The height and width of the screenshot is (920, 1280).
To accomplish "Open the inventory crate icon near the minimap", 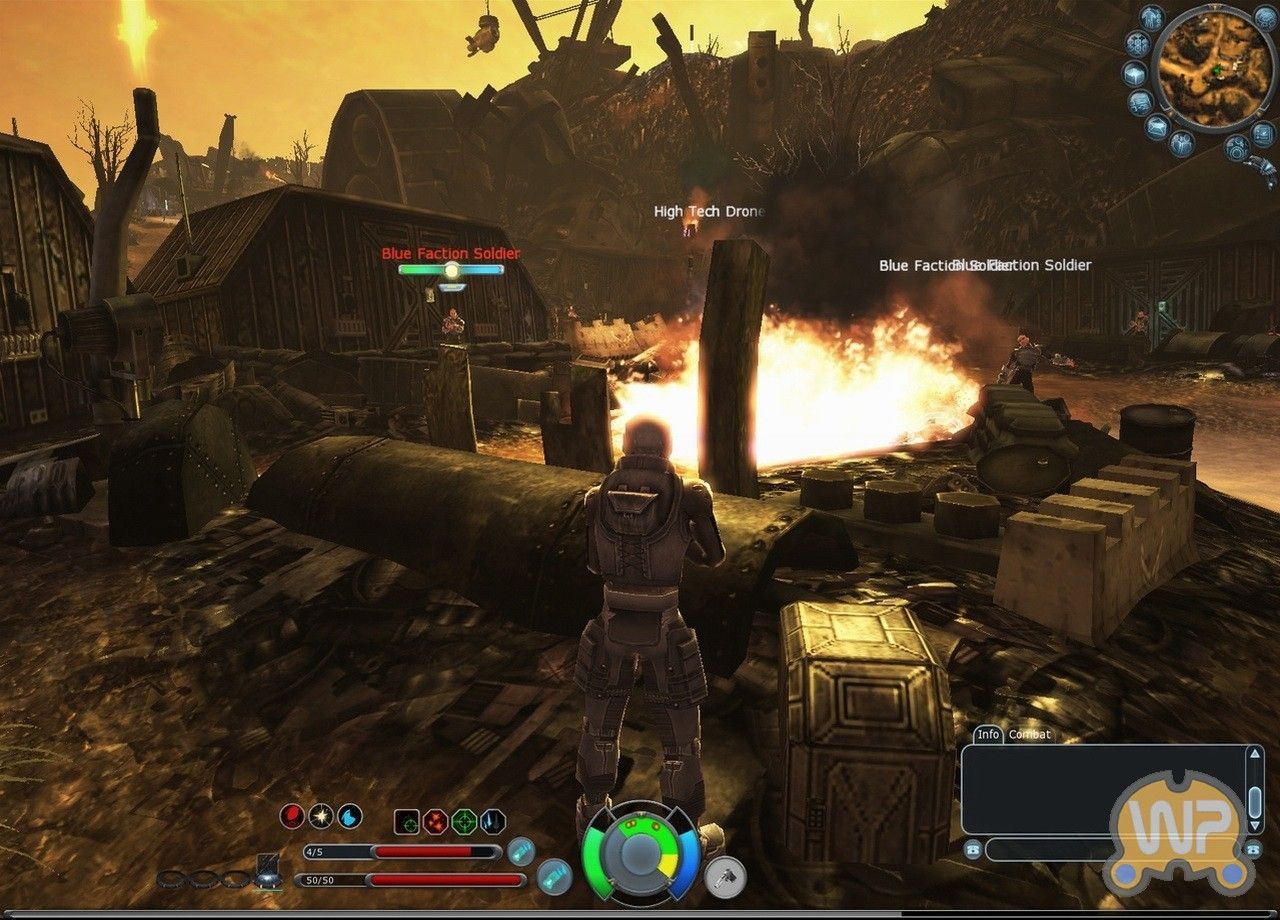I will (1132, 74).
